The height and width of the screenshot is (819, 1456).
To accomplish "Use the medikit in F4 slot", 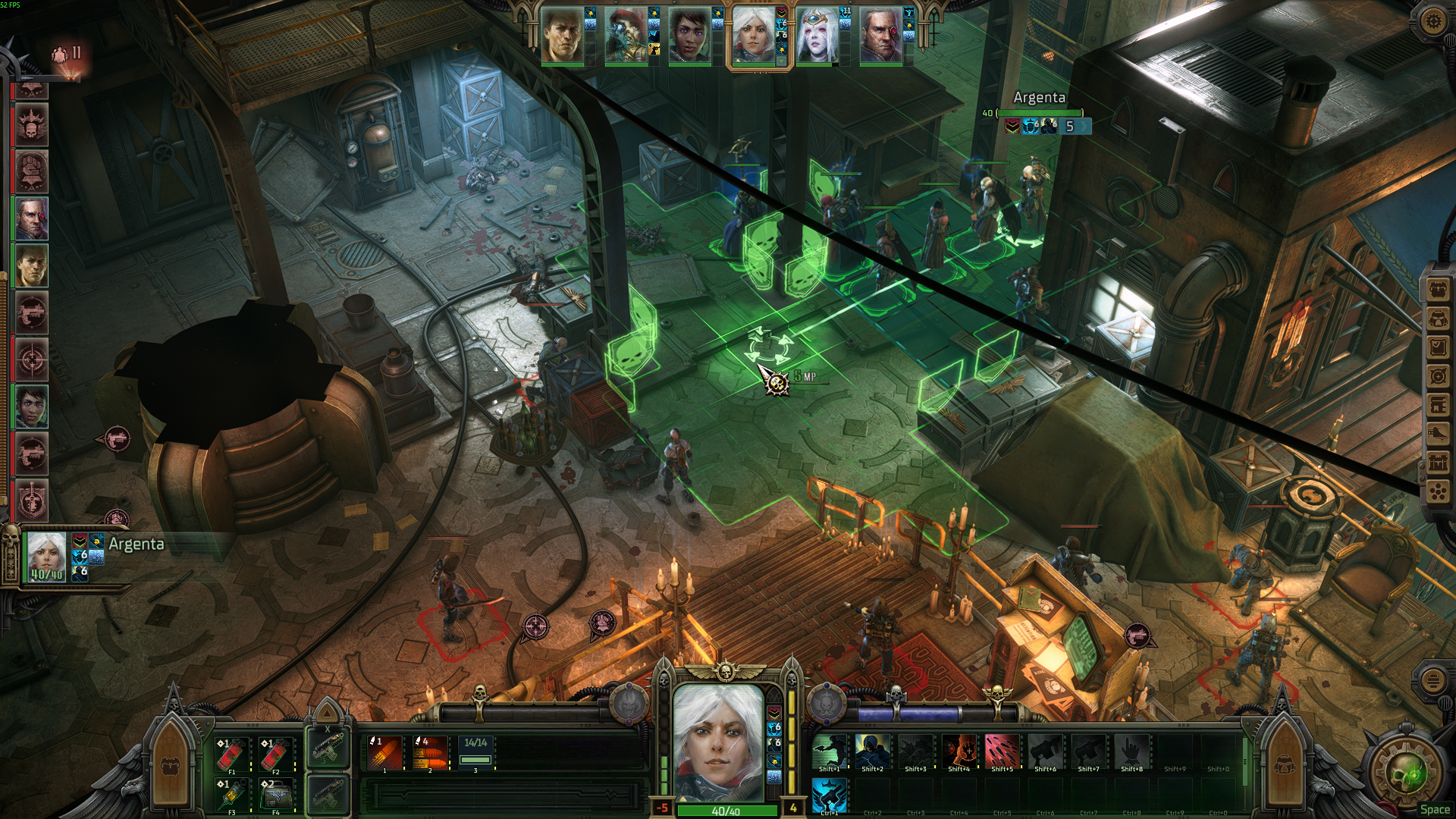I will click(275, 795).
